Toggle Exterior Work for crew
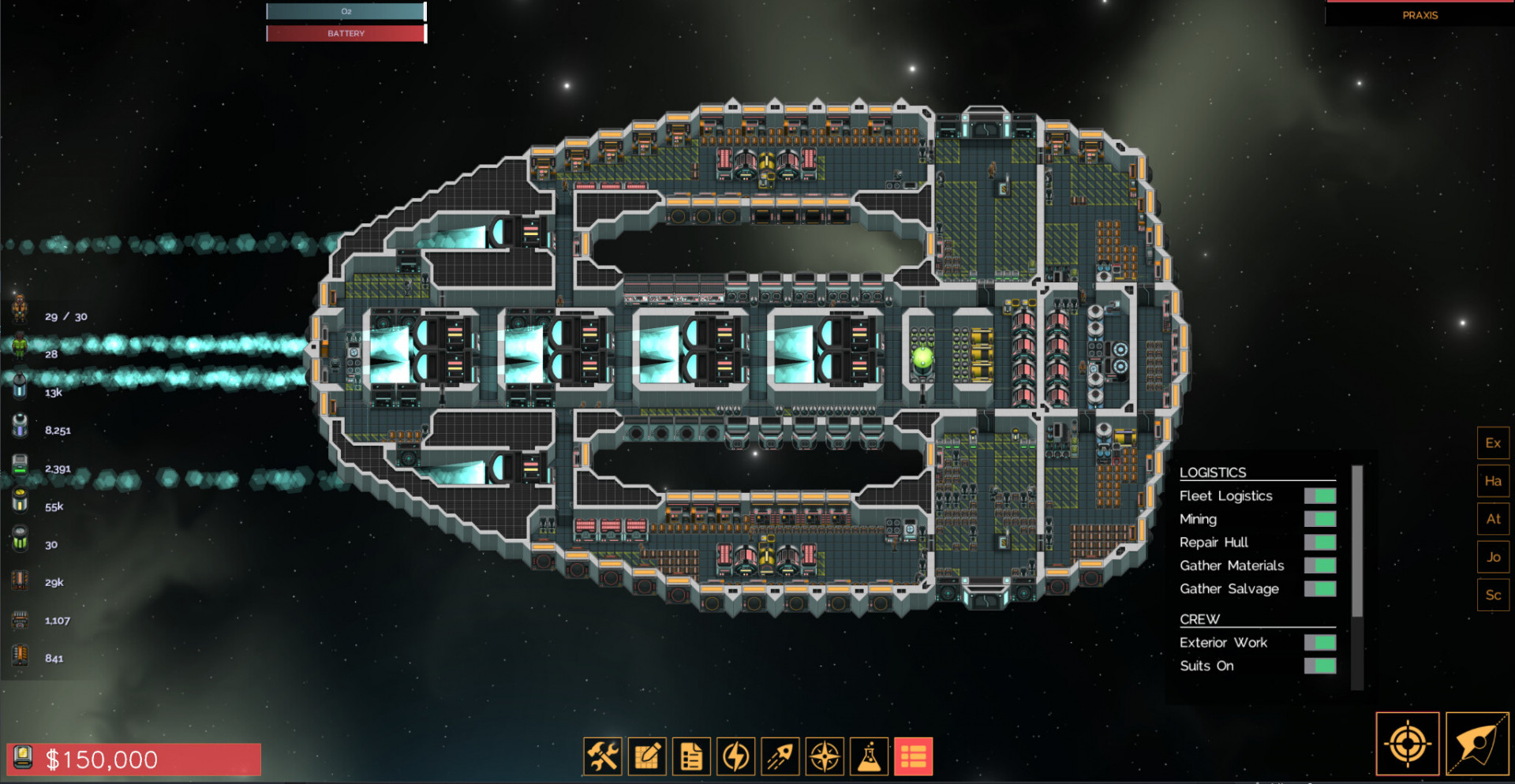 tap(1319, 643)
